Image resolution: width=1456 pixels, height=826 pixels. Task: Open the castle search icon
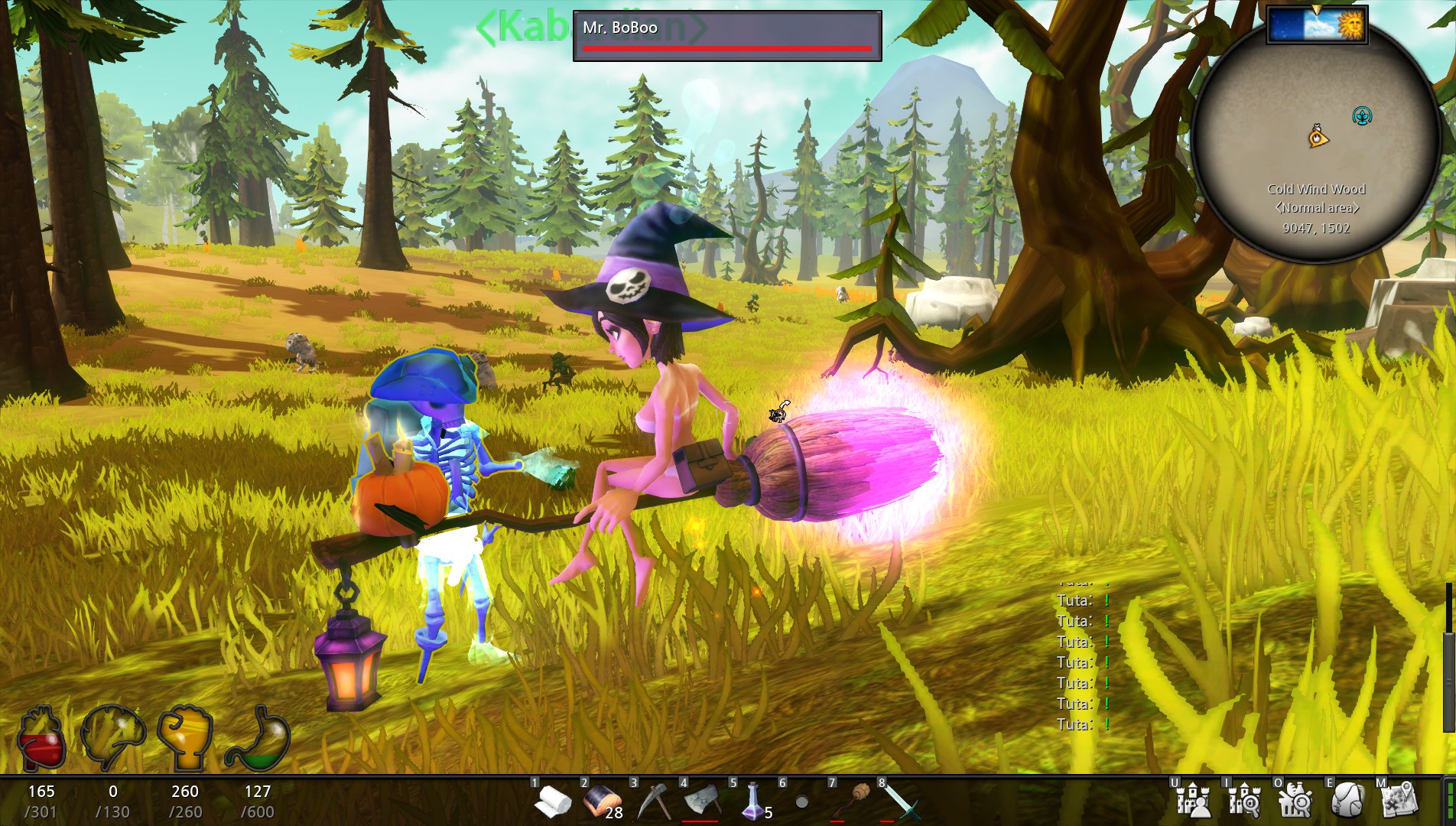point(1245,801)
